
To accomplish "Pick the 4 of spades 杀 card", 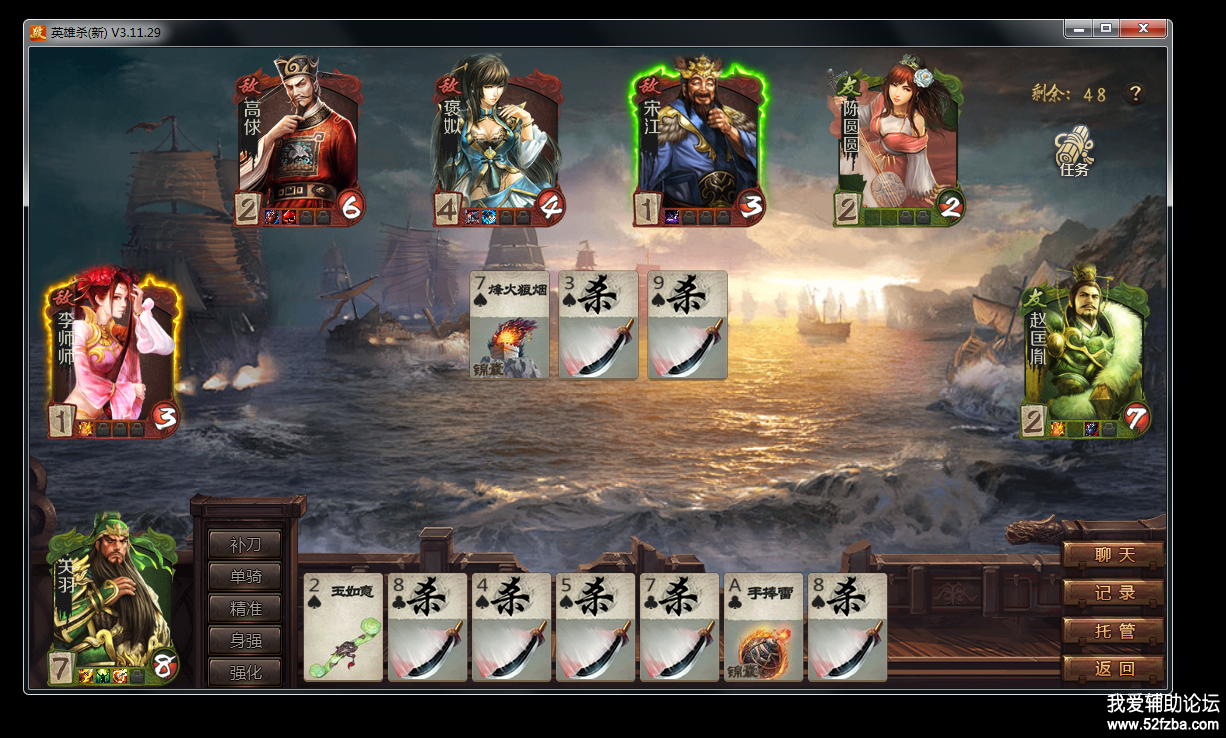I will click(511, 627).
